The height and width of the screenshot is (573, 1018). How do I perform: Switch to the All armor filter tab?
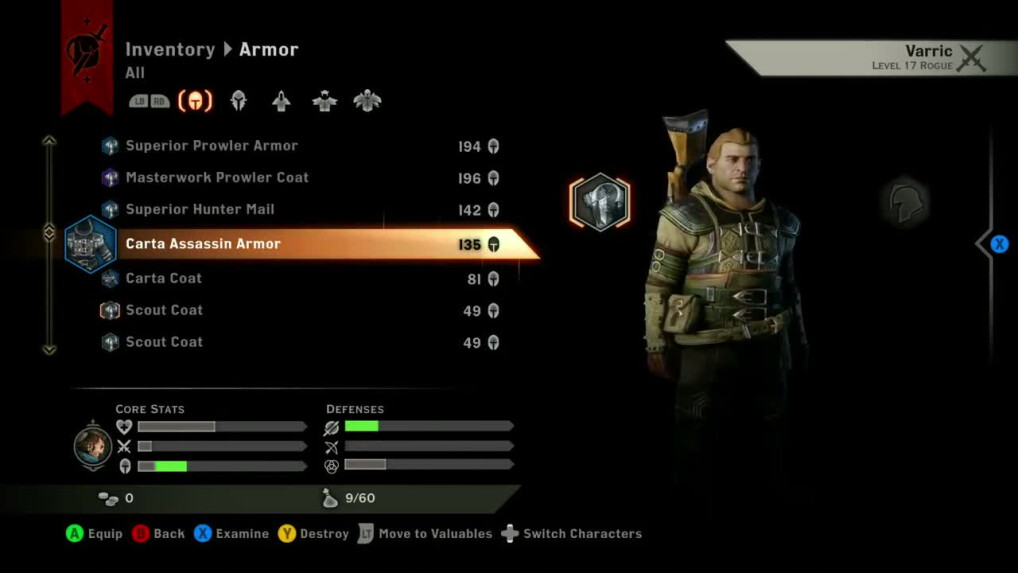coord(195,101)
